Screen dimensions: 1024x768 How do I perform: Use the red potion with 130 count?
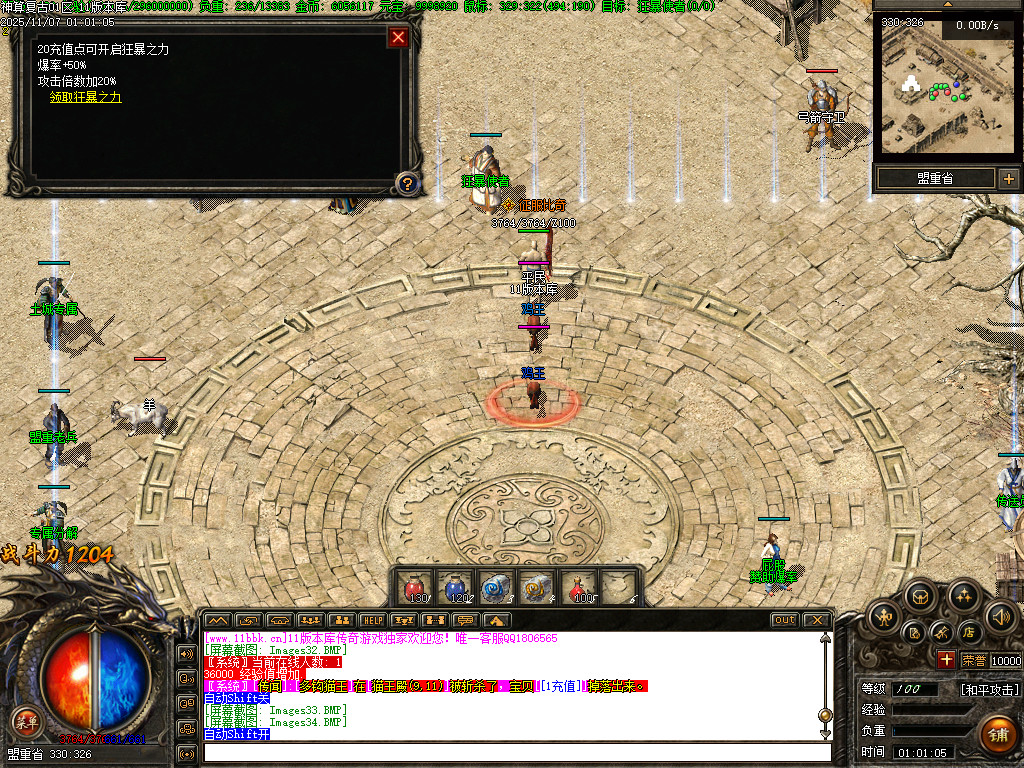(415, 587)
